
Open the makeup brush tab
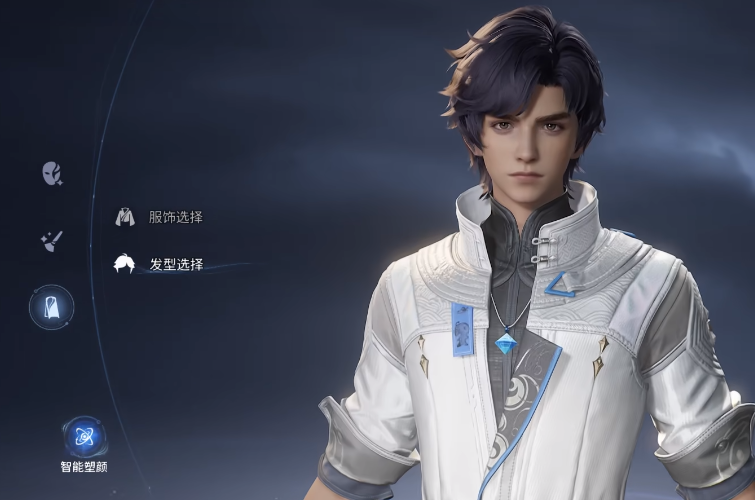pos(51,240)
